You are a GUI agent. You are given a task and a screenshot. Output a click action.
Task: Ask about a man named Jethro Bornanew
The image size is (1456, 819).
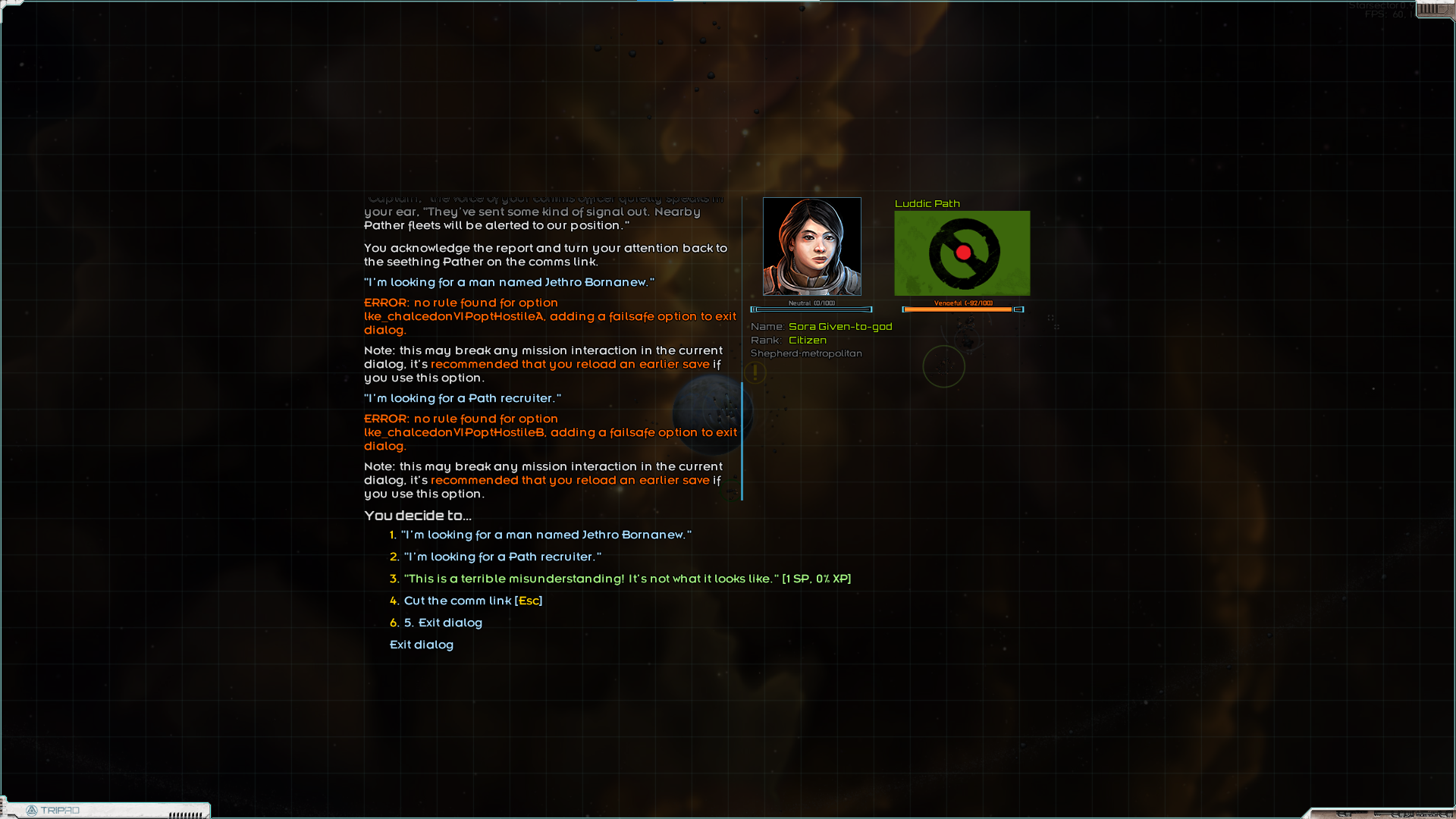click(x=546, y=535)
